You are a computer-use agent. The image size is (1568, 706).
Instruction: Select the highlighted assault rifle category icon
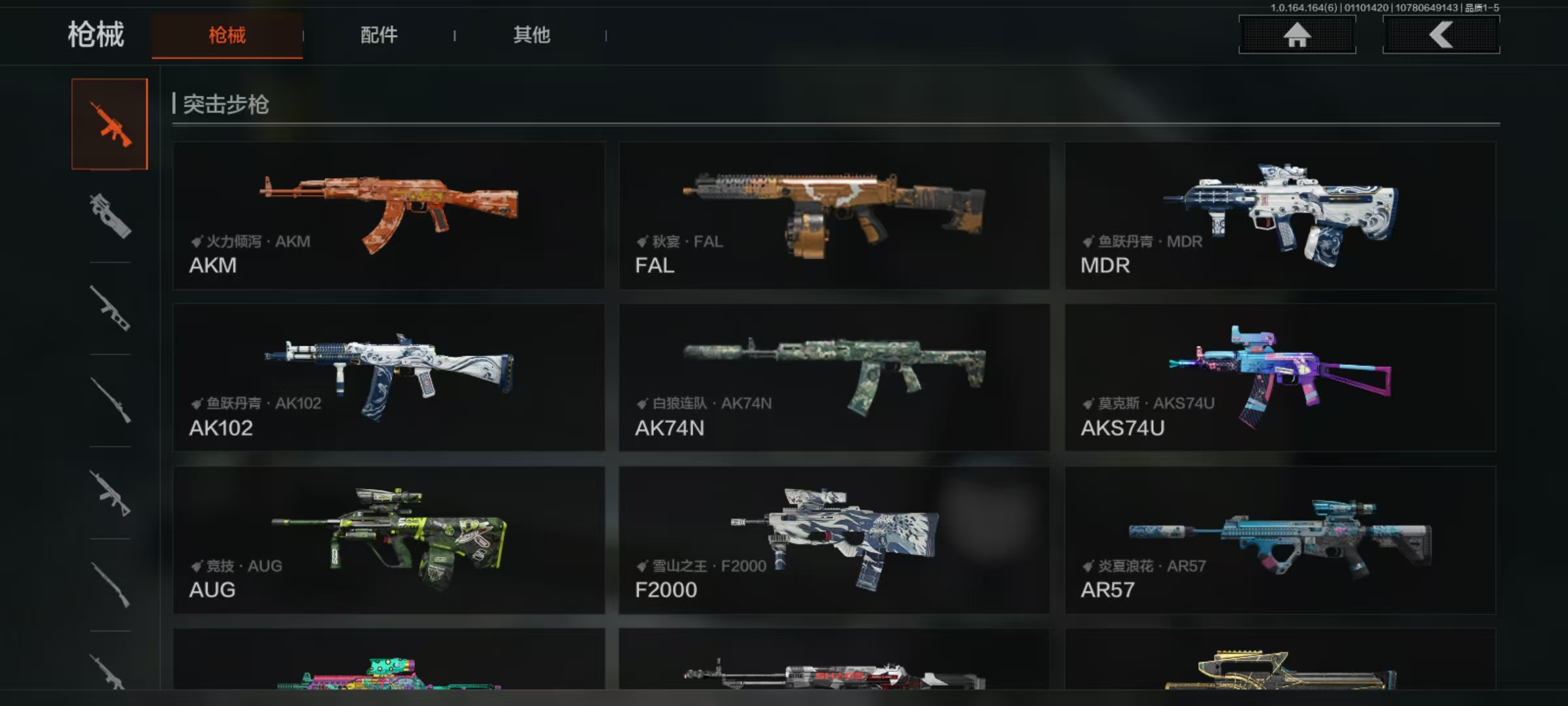click(x=110, y=124)
